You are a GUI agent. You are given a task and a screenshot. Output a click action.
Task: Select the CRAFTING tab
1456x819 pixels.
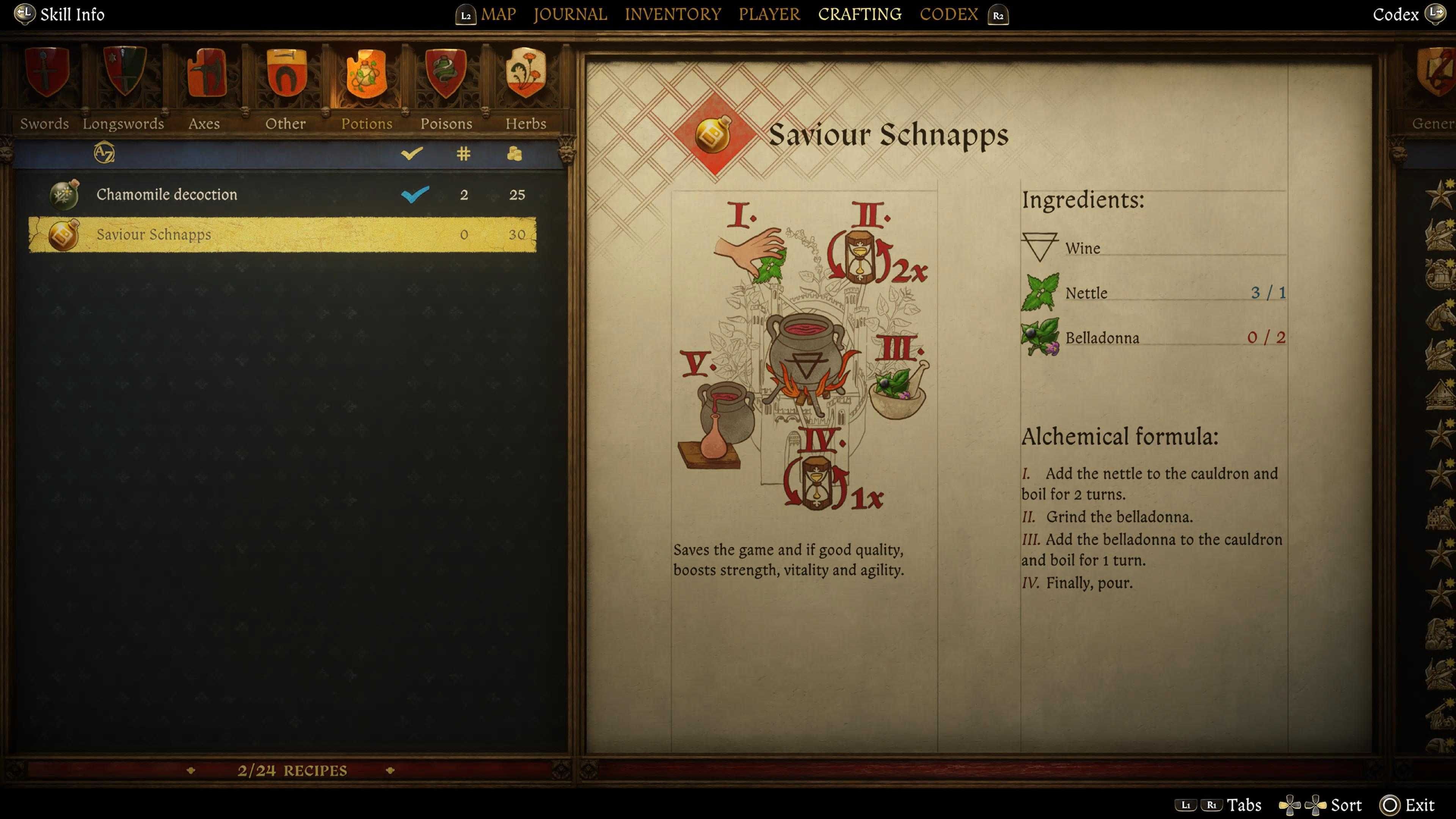860,14
